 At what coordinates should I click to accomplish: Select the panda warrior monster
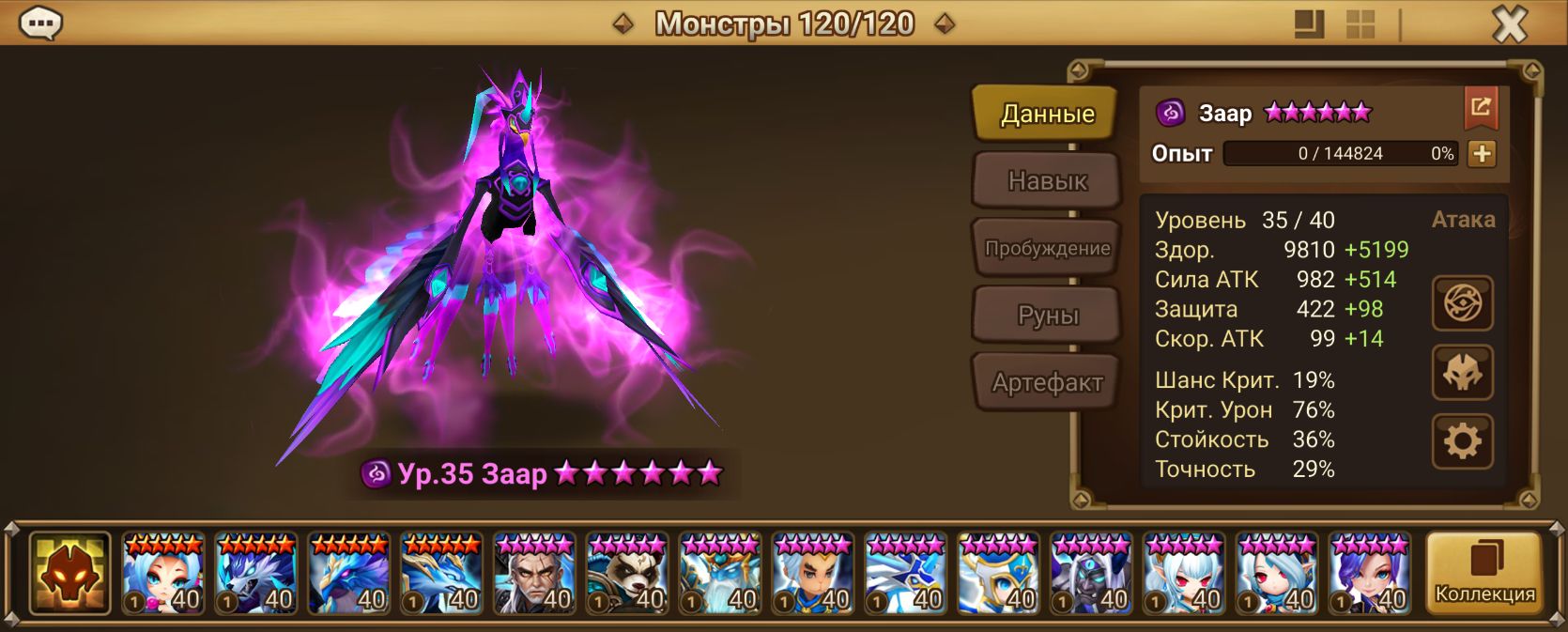(x=627, y=574)
